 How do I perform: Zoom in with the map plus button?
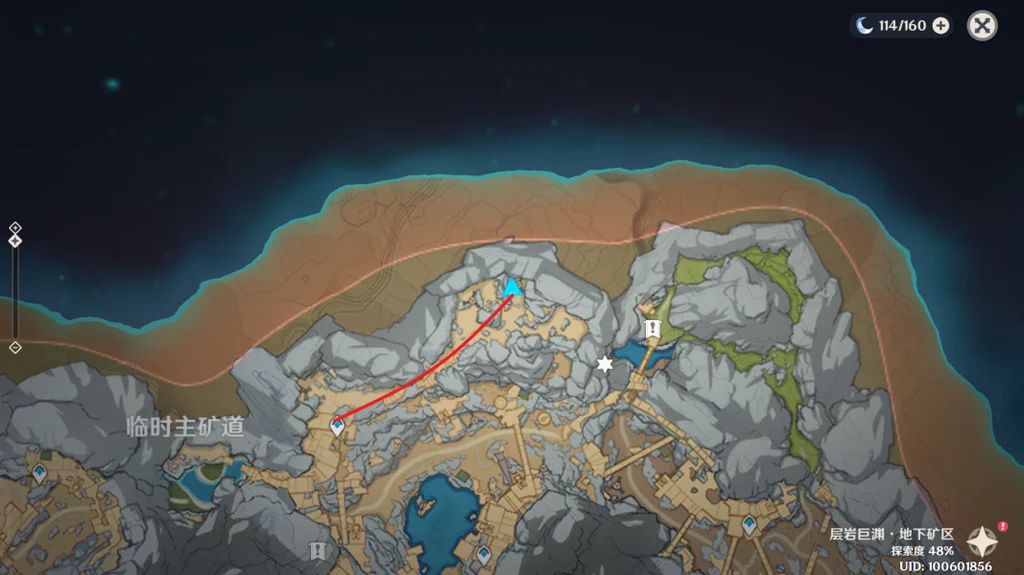(15, 227)
